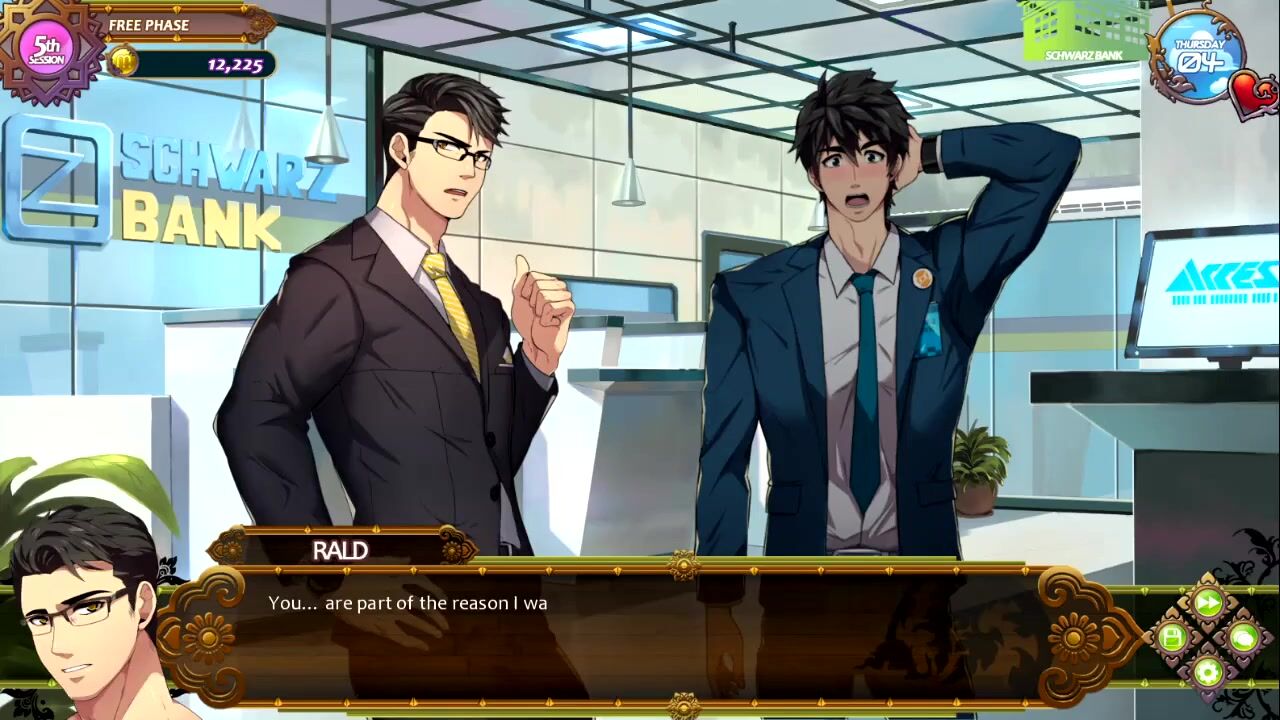This screenshot has height=720, width=1280.
Task: Open the dialogue log speech bubble icon
Action: (x=1243, y=637)
